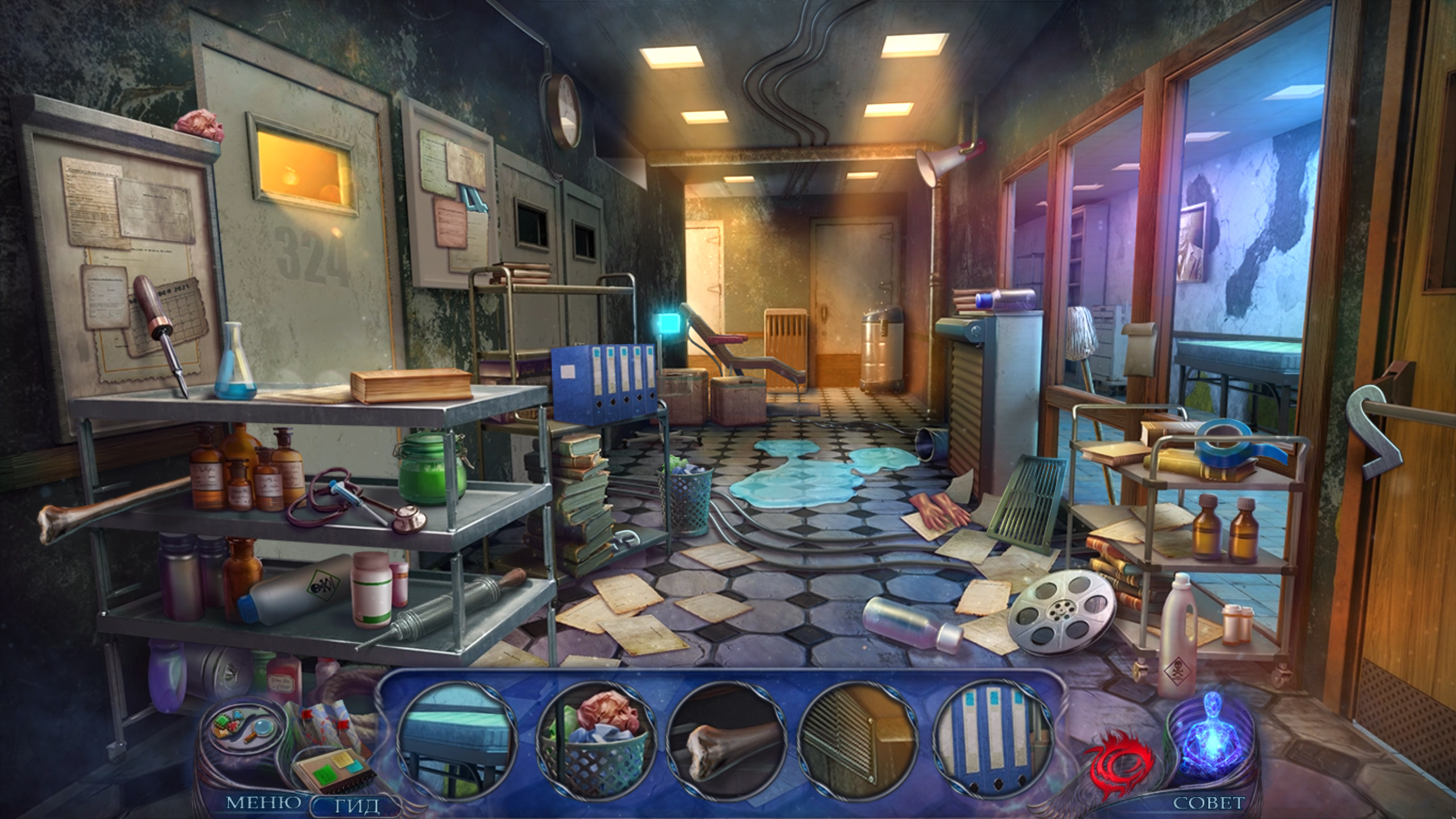This screenshot has height=819, width=1456.
Task: Open the ГИД strategy guide
Action: [x=356, y=805]
